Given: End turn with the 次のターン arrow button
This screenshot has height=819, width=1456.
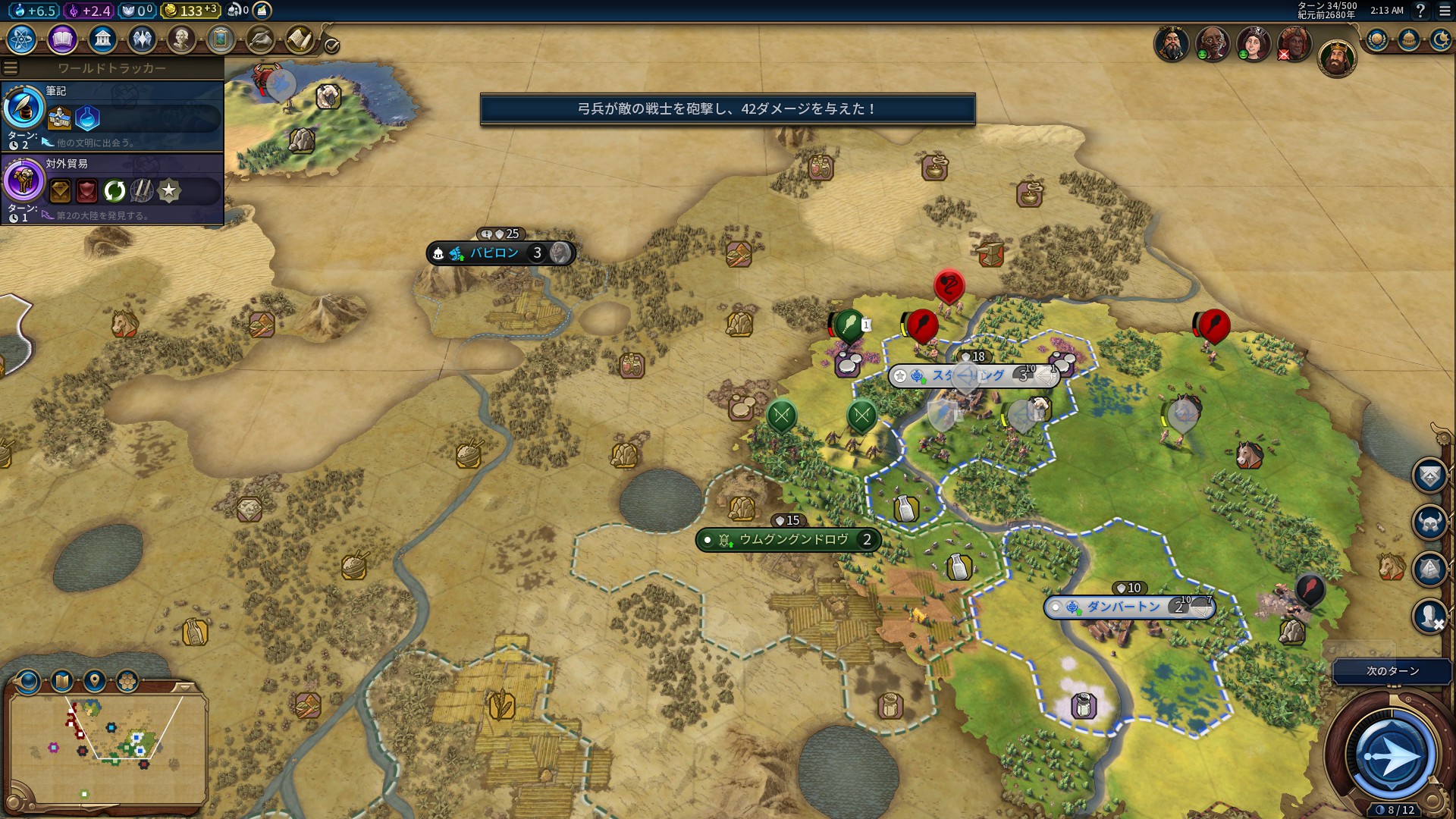Looking at the screenshot, I should point(1391,756).
